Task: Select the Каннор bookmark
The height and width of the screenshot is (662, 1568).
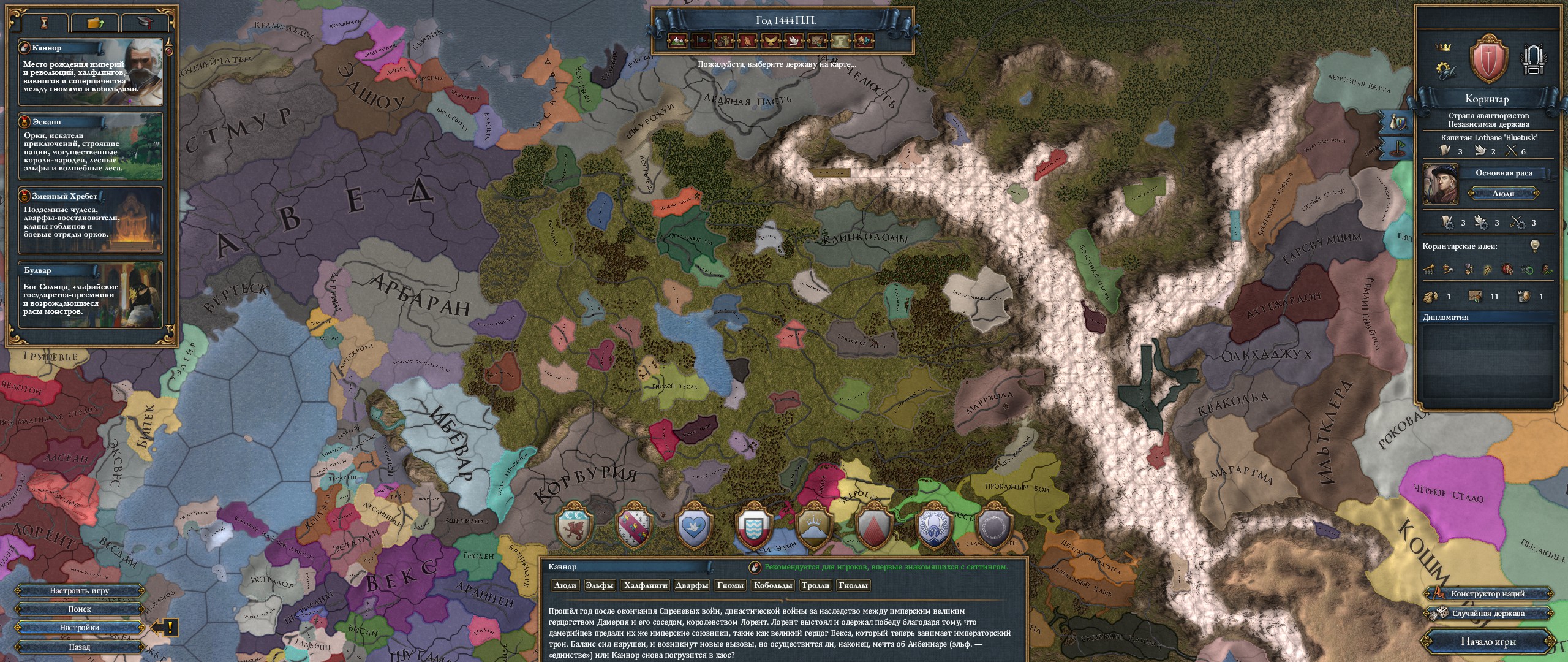Action: [x=91, y=72]
